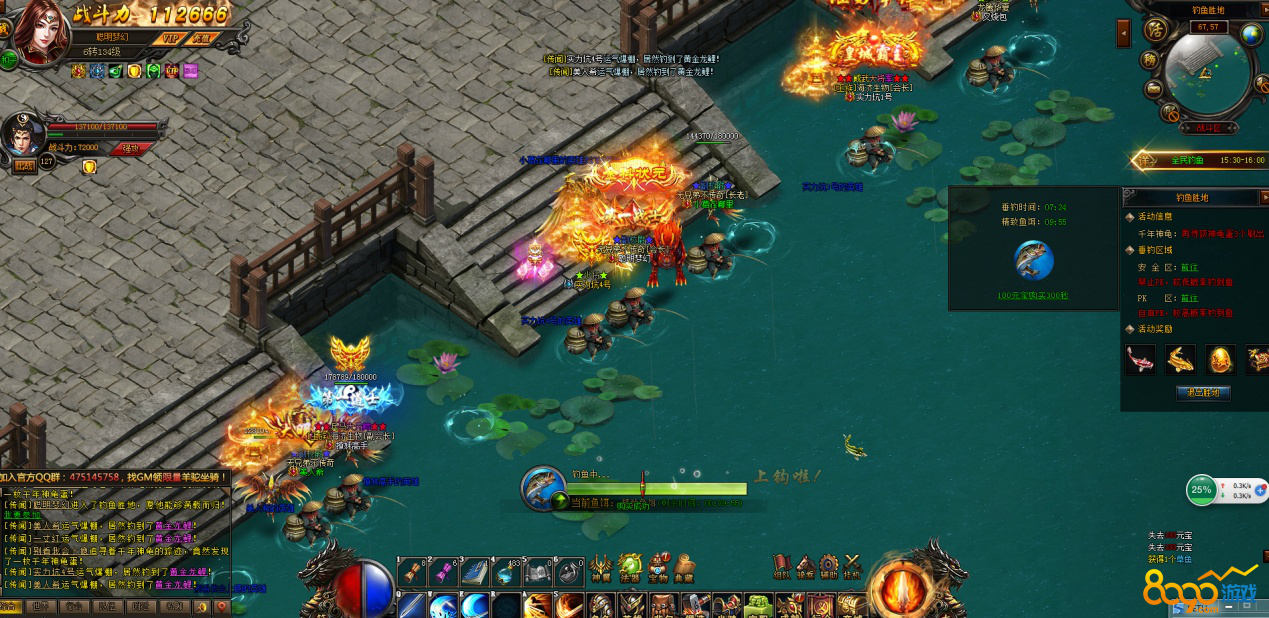Open the 辅助 assist gear icon
Image resolution: width=1269 pixels, height=618 pixels.
pos(828,566)
